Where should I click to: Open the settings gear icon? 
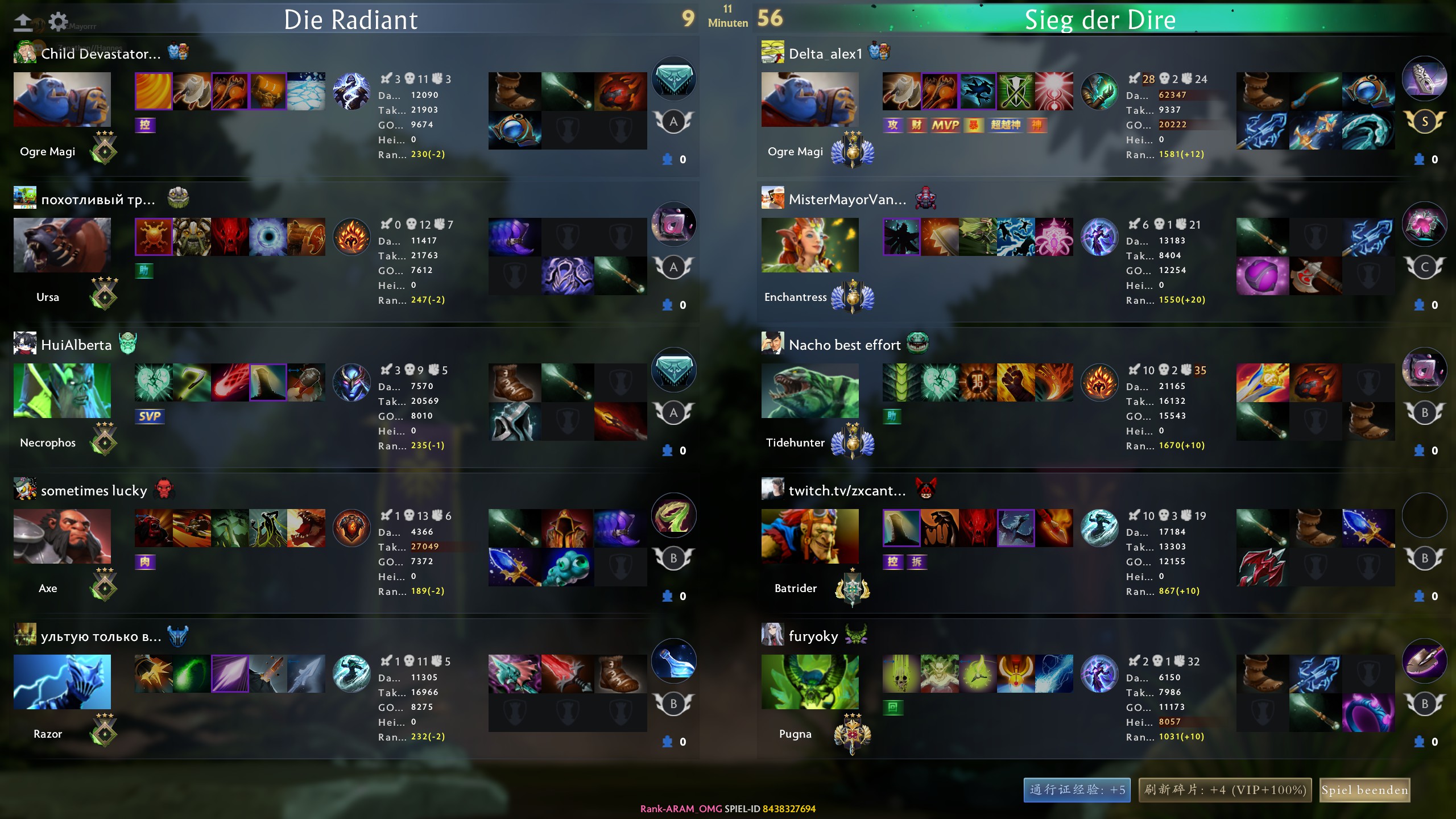[x=58, y=22]
